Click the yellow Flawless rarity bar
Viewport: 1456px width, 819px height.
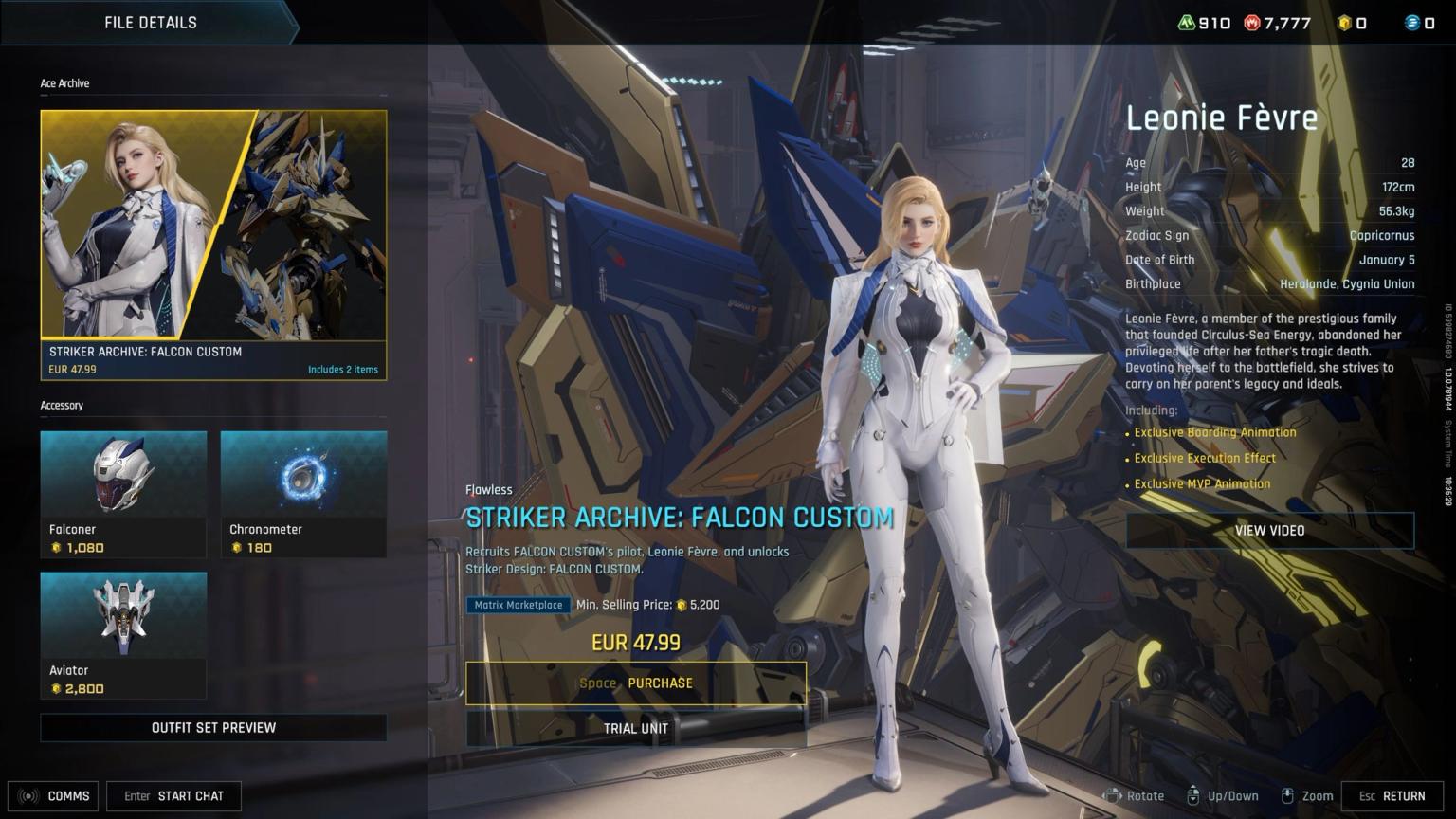click(x=489, y=490)
